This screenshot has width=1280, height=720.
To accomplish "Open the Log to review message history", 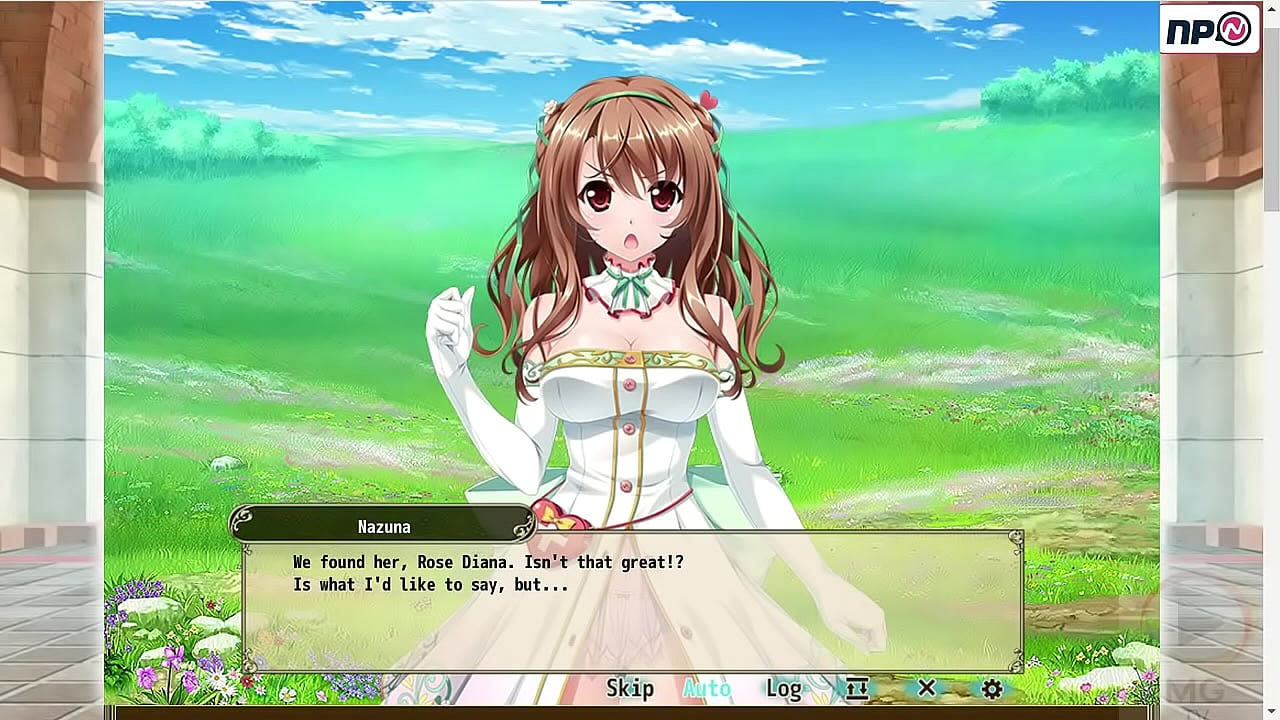I will tap(783, 688).
